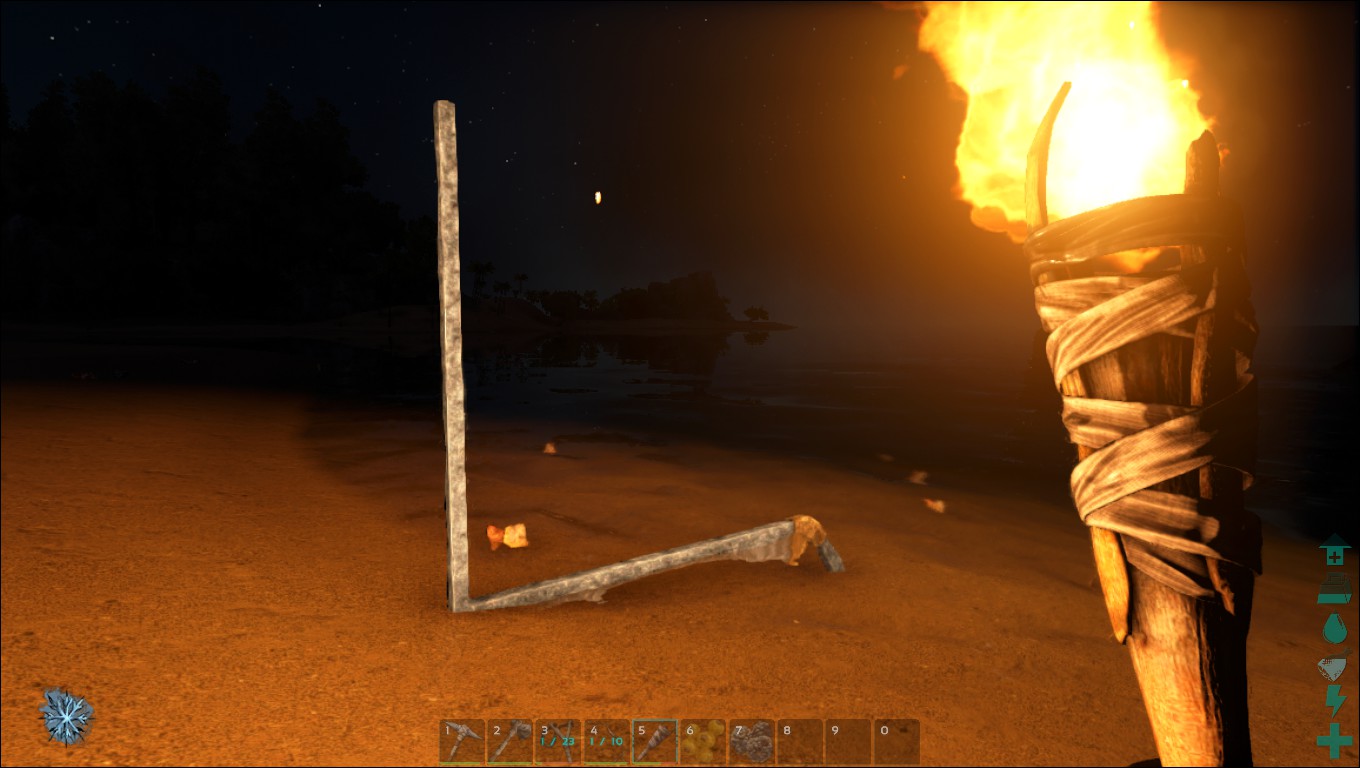Click the level-up arrow status icon
Viewport: 1360px width, 768px height.
pos(1336,552)
